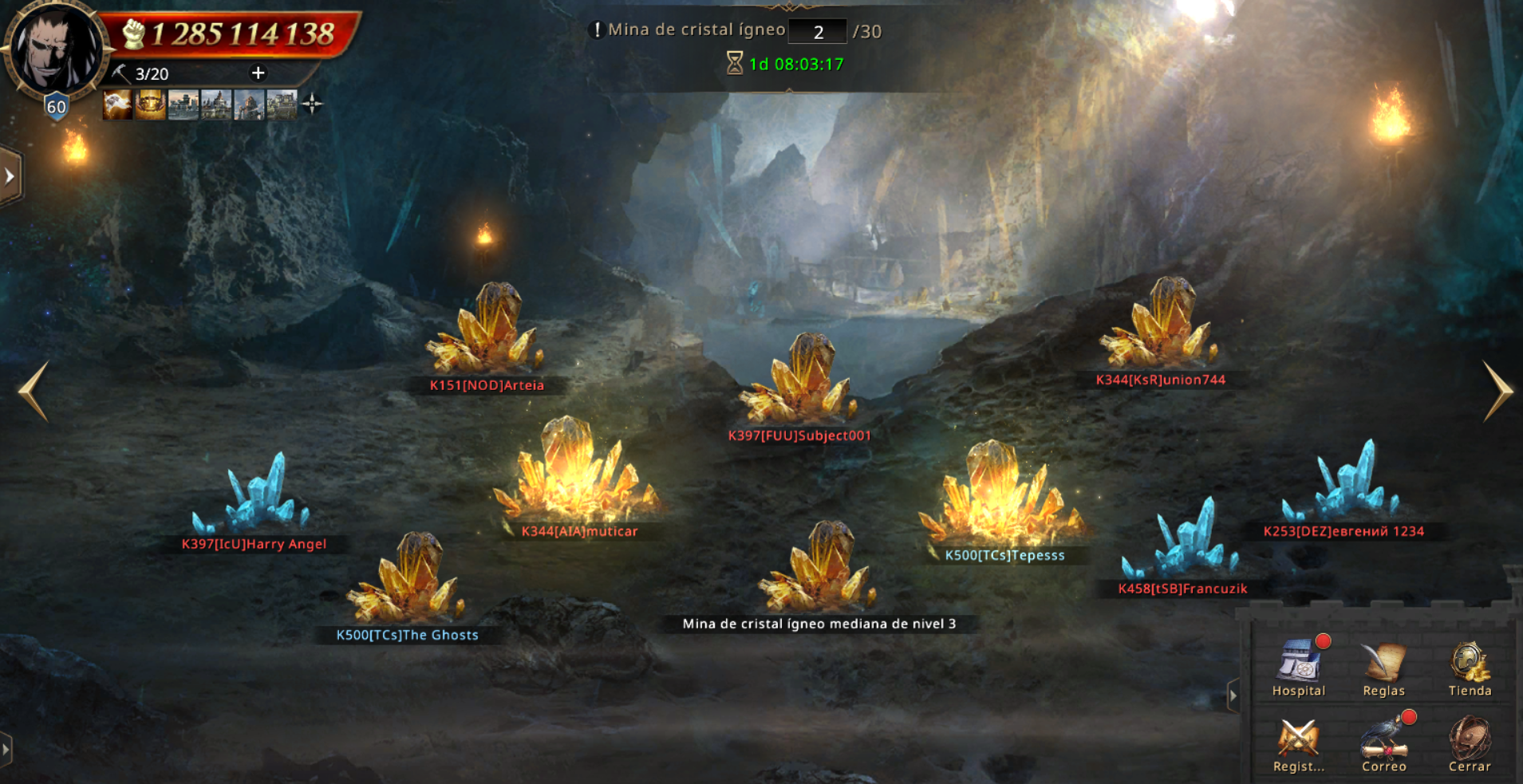Open the four-point star buff expander
The width and height of the screenshot is (1523, 784).
tap(313, 104)
